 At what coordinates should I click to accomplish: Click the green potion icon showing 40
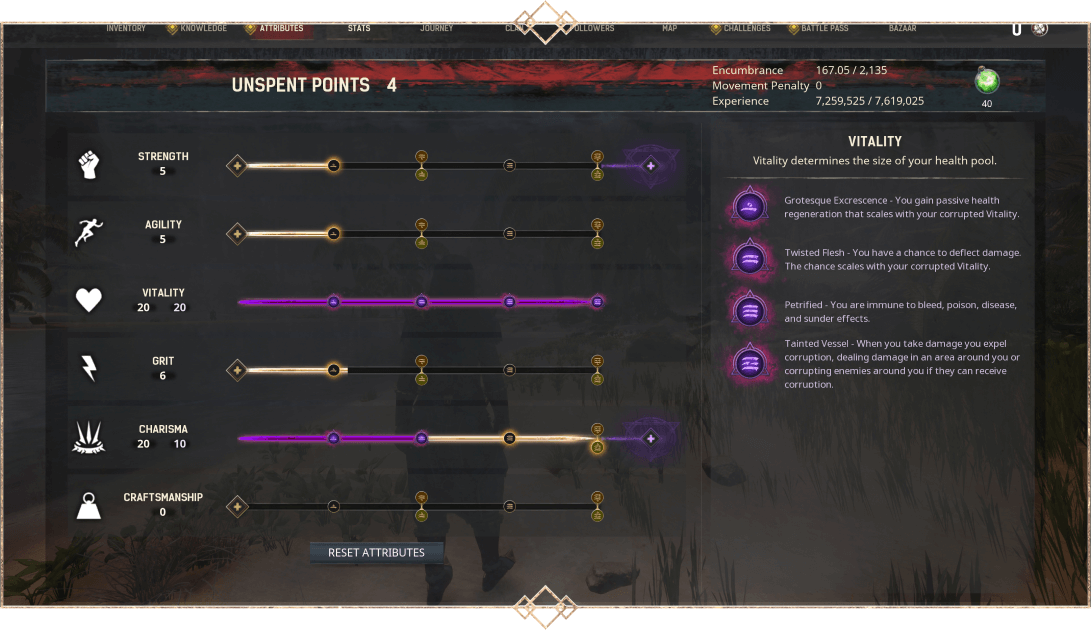[x=987, y=82]
